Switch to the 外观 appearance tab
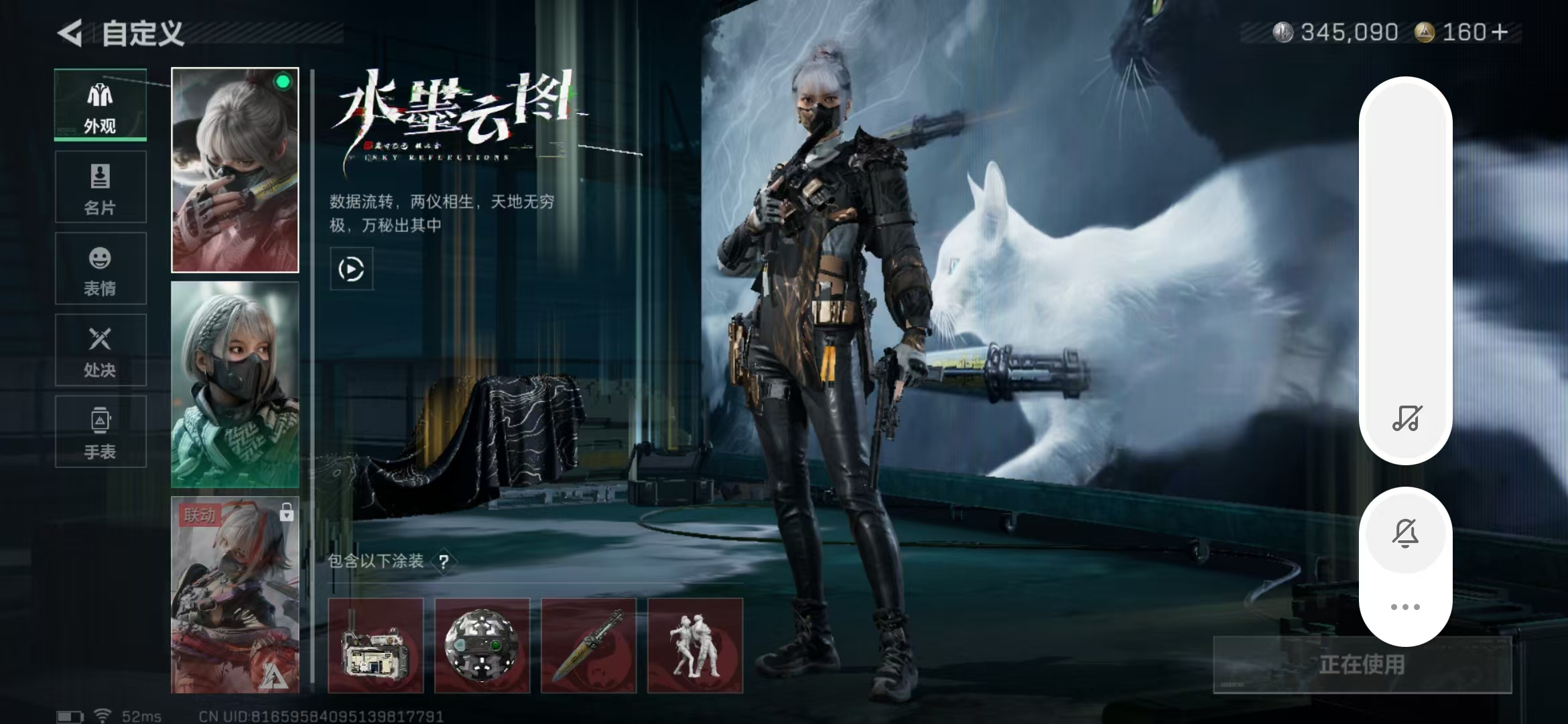Screen dimensions: 1568x724 (101, 105)
